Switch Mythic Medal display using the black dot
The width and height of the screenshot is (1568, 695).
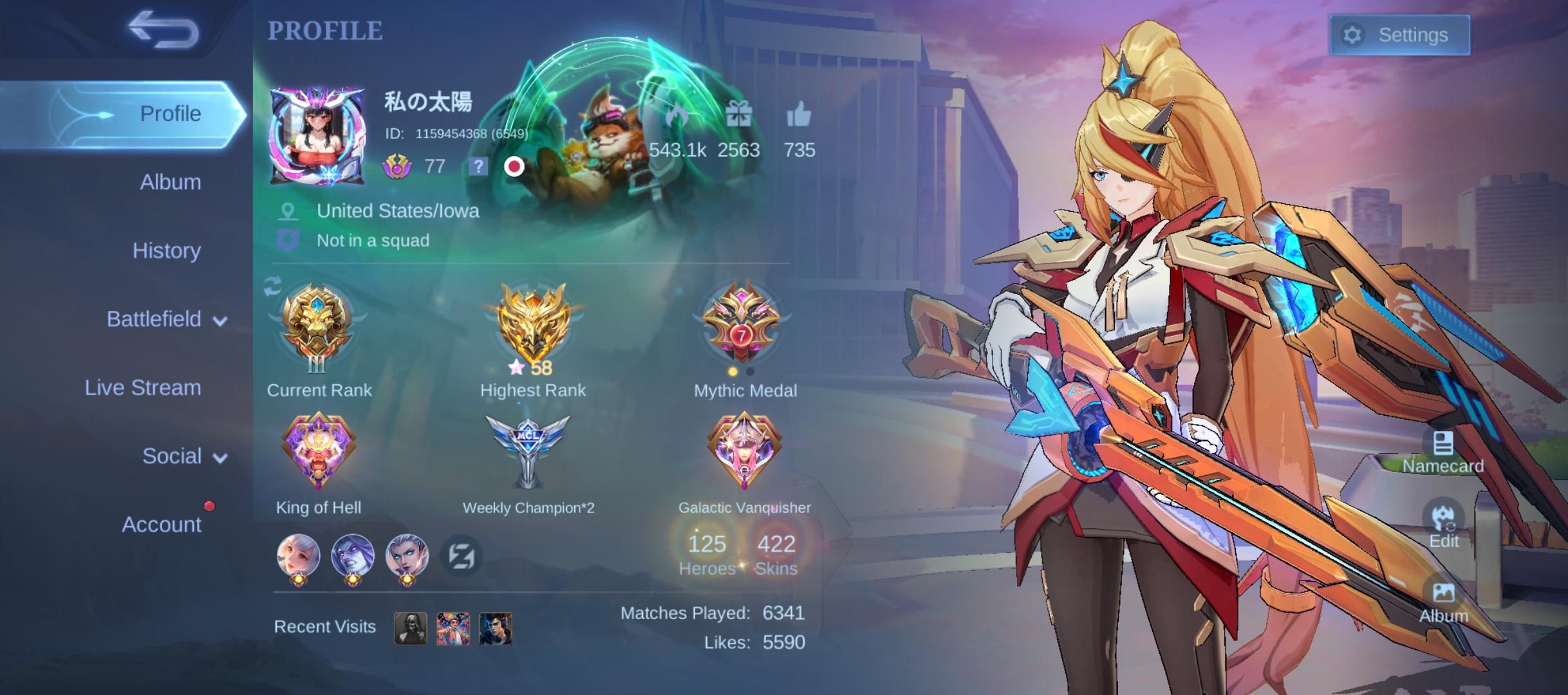[749, 372]
